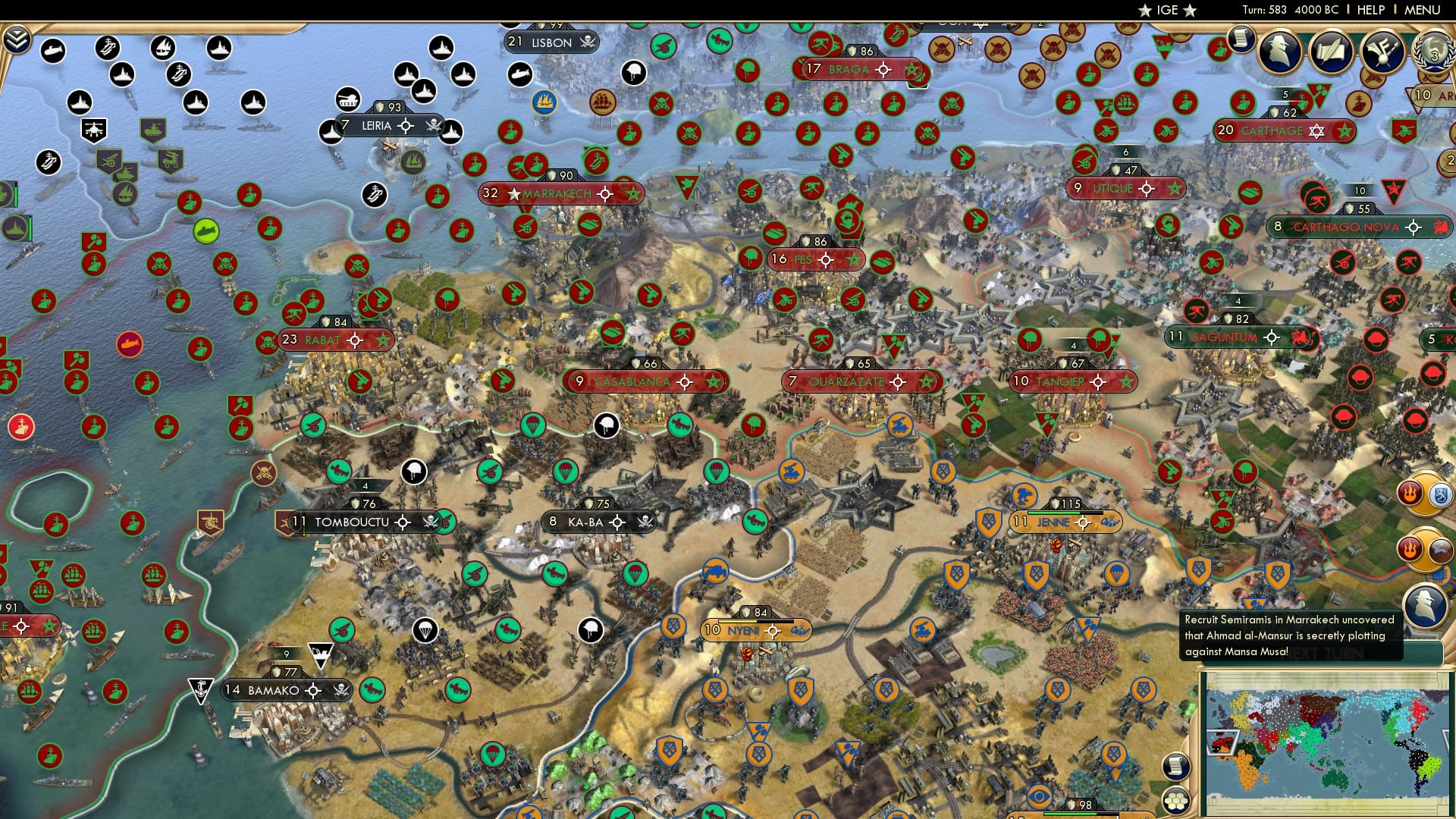The image size is (1456, 819).
Task: Click the crosshair on the Carthago Nova banner
Action: click(1412, 225)
